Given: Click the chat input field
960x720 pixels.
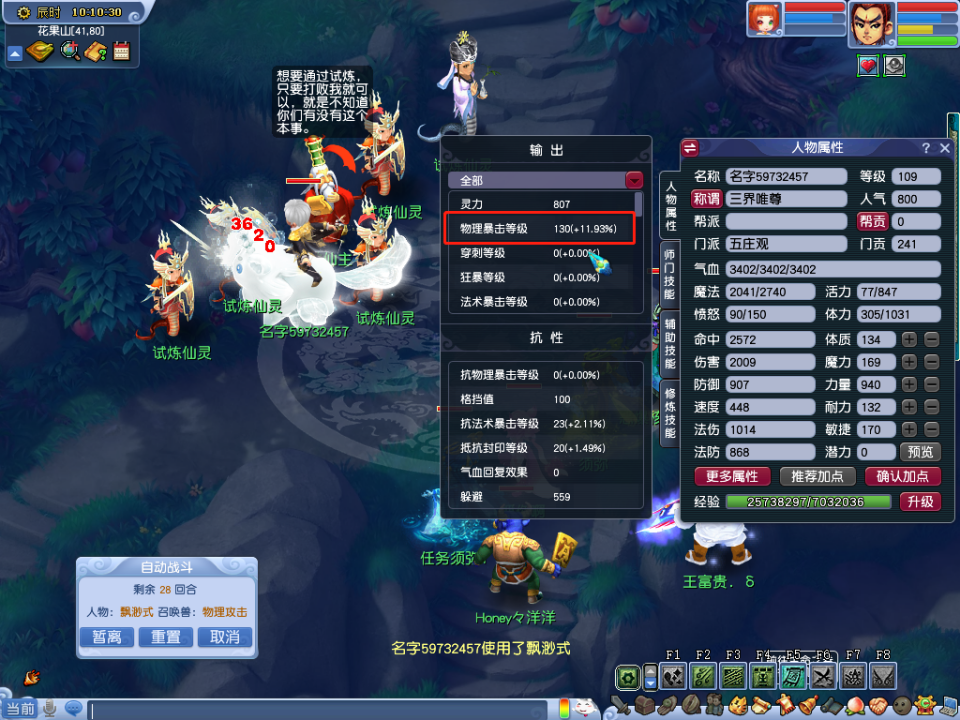Looking at the screenshot, I should [x=320, y=709].
